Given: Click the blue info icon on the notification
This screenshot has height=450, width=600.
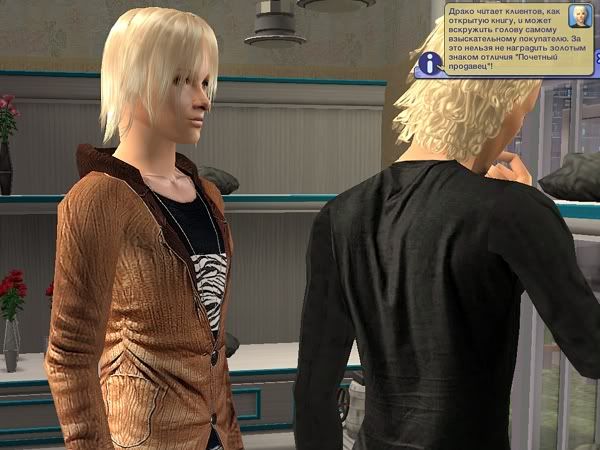Looking at the screenshot, I should 431,63.
